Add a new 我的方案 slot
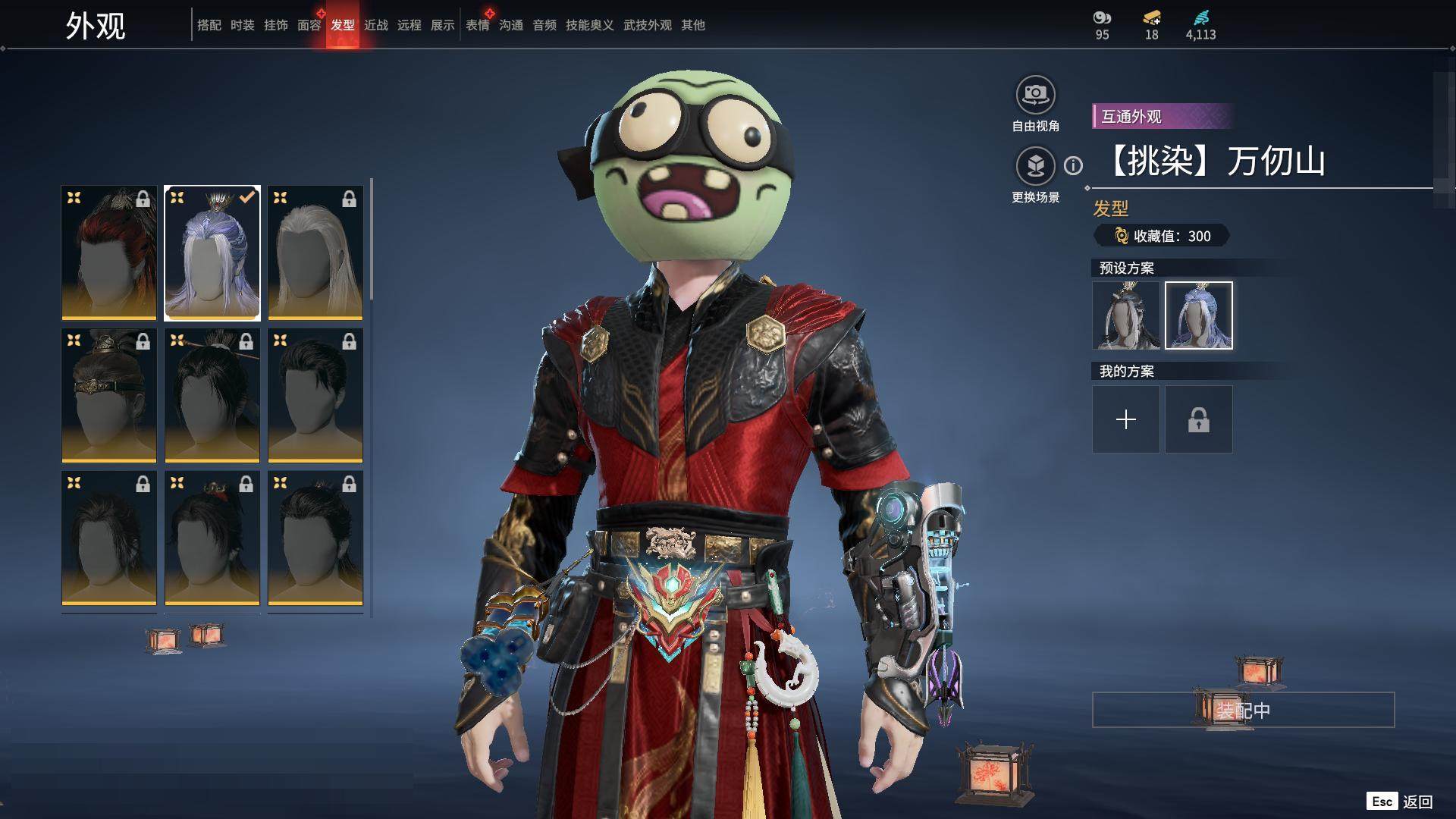The height and width of the screenshot is (819, 1456). pyautogui.click(x=1125, y=419)
